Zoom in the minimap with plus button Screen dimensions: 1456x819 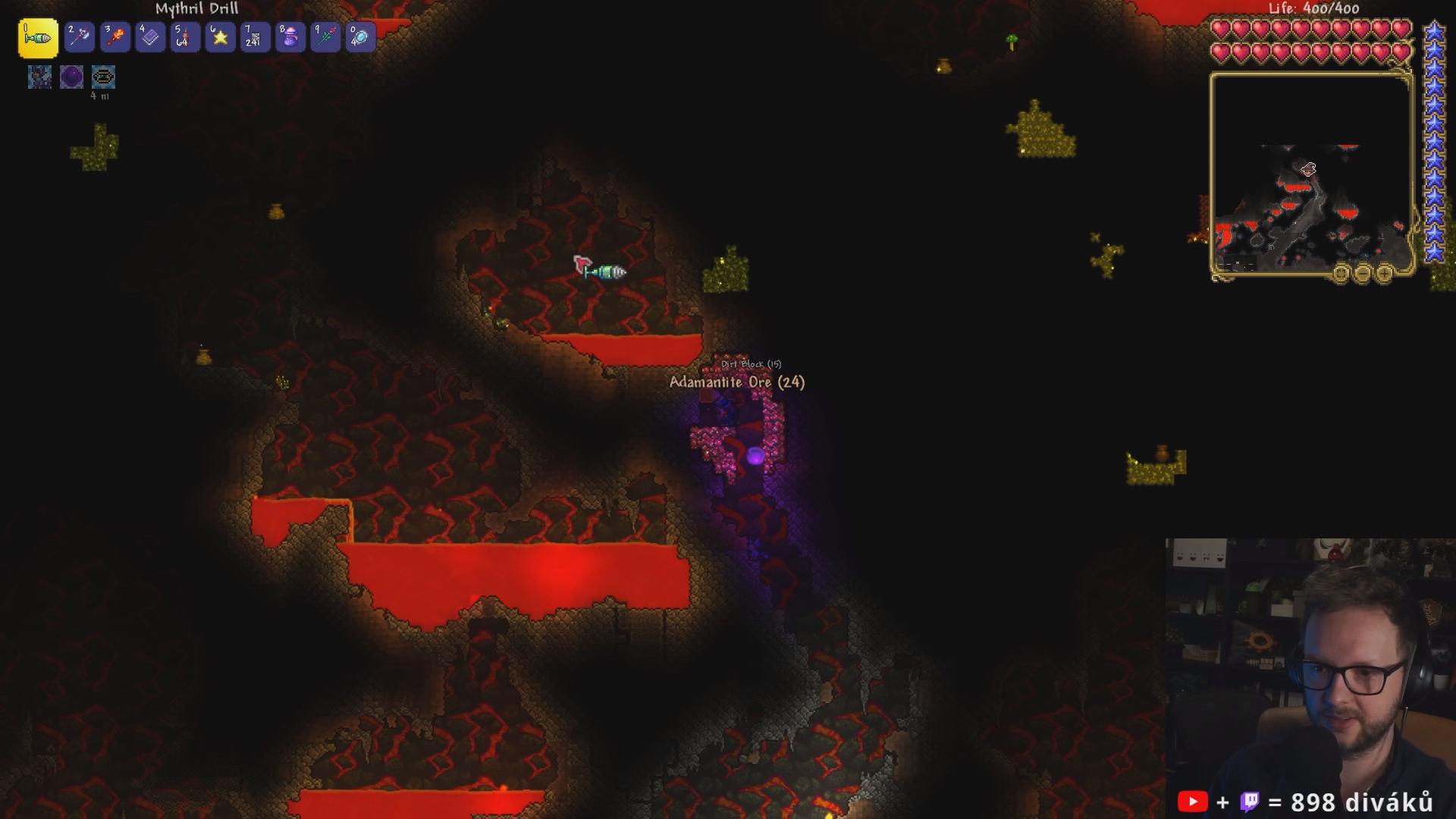point(1384,273)
